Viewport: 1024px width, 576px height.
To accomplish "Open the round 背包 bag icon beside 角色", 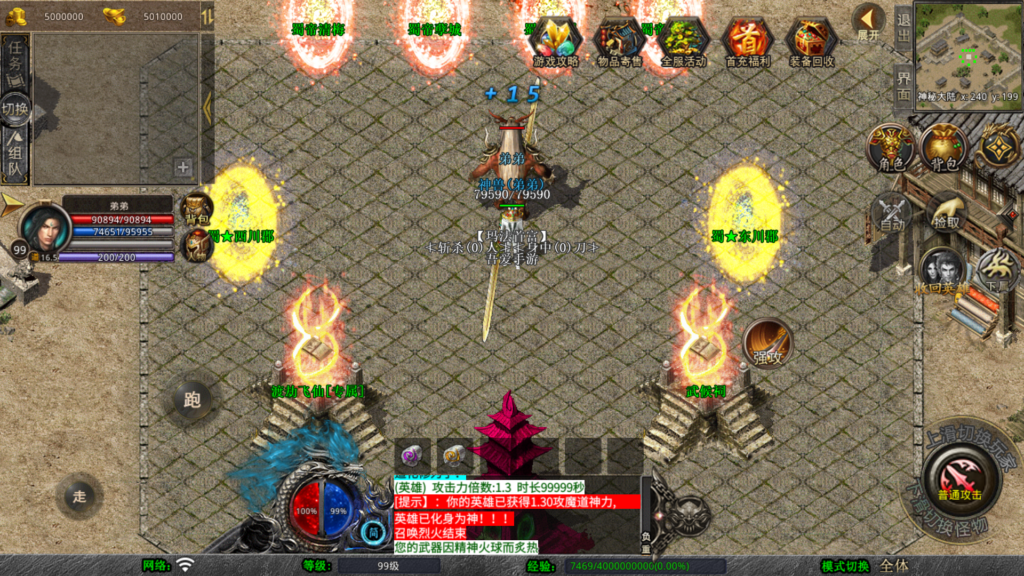I will (944, 148).
